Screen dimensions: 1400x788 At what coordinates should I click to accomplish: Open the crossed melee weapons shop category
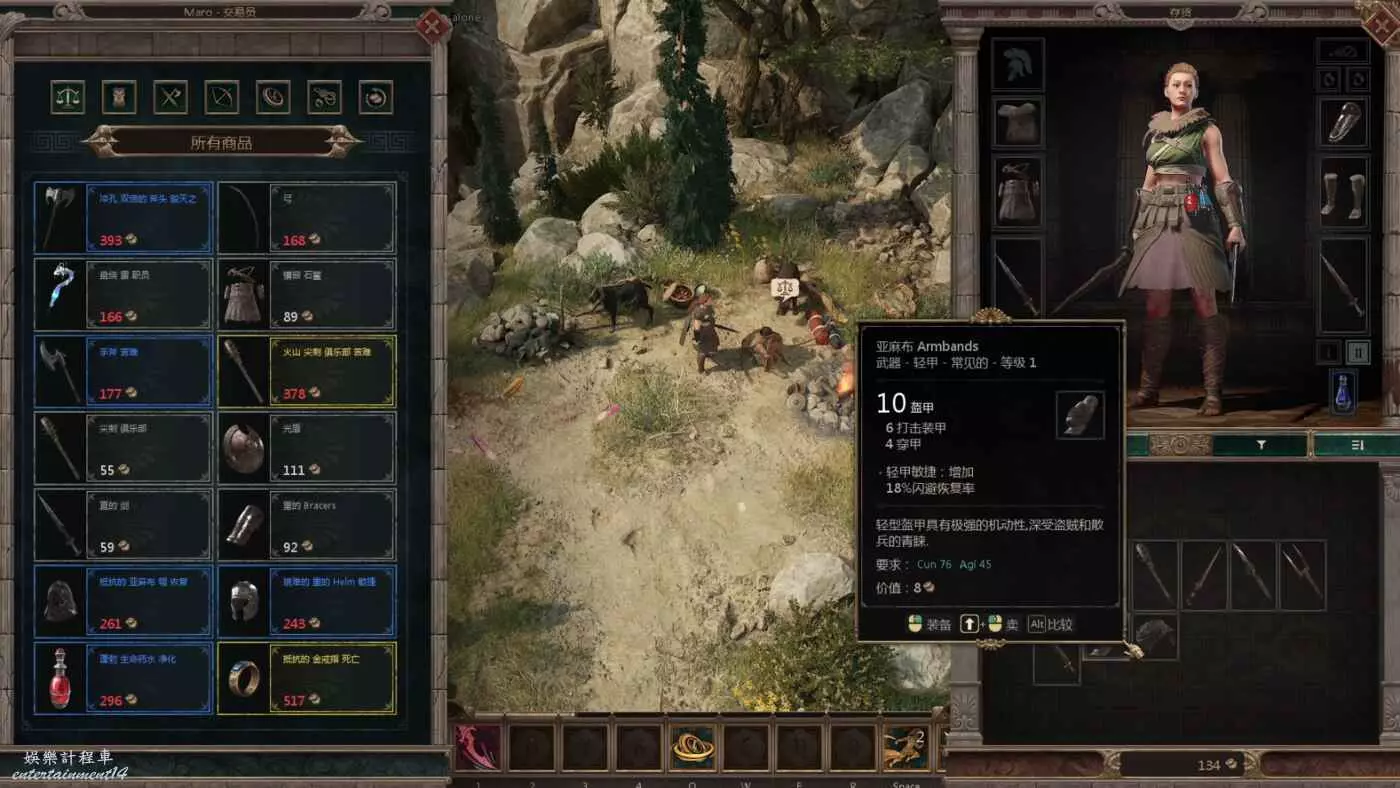[171, 97]
